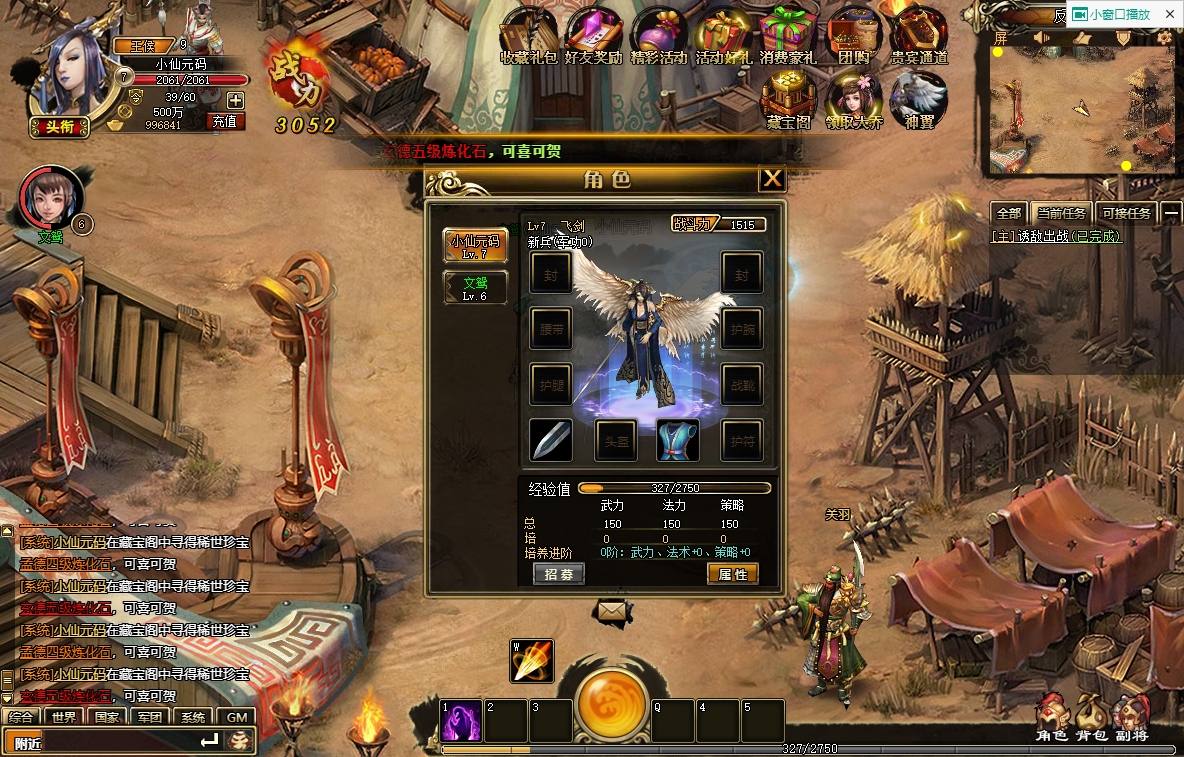Select the equipped sword weapon slot
The width and height of the screenshot is (1184, 757).
tap(551, 440)
